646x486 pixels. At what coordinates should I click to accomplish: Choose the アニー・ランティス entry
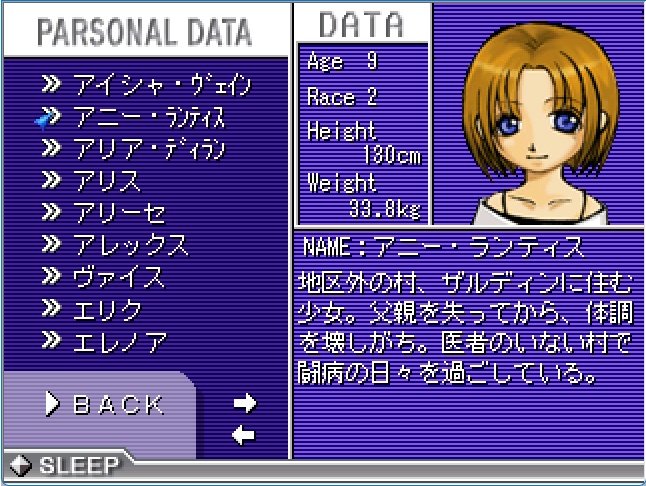(148, 117)
